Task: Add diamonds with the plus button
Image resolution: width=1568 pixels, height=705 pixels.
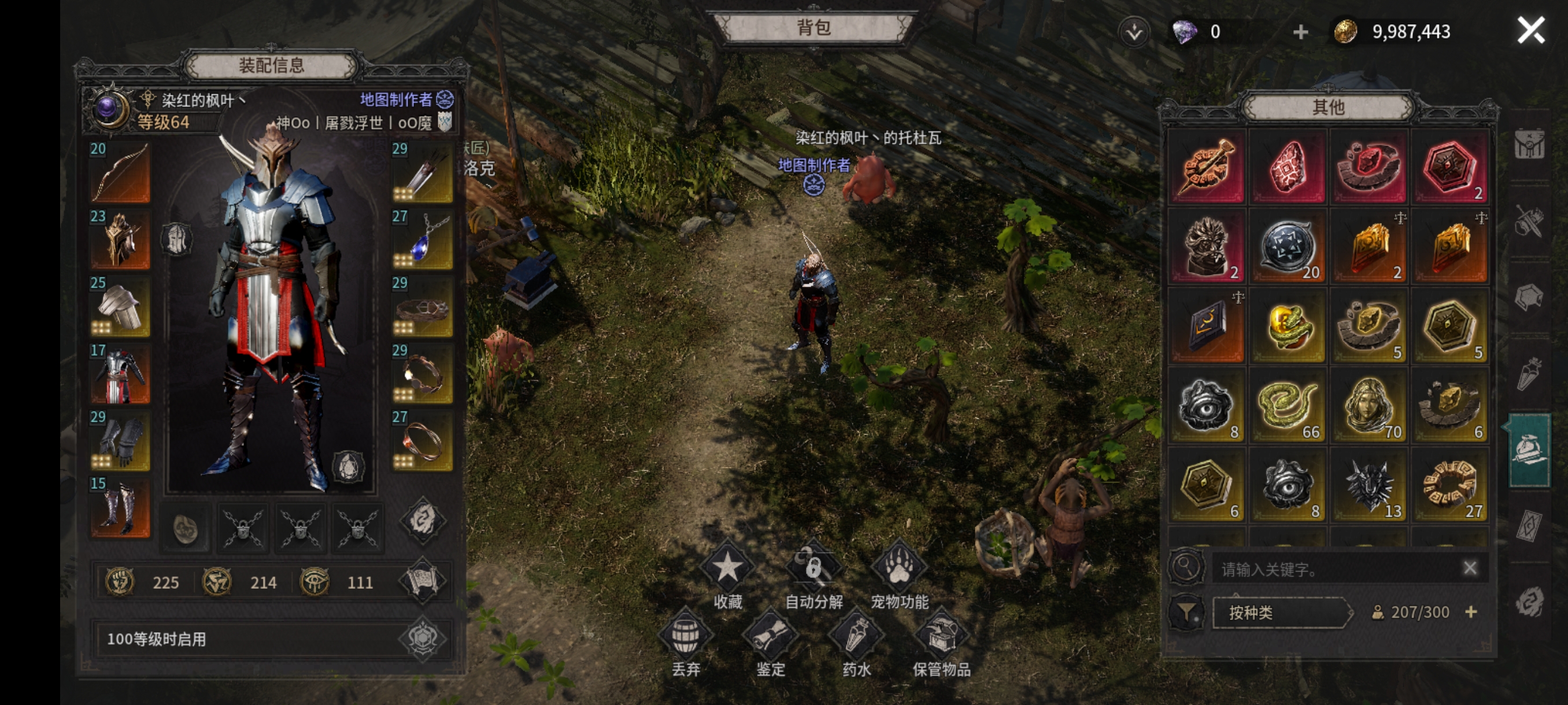Action: [1300, 32]
